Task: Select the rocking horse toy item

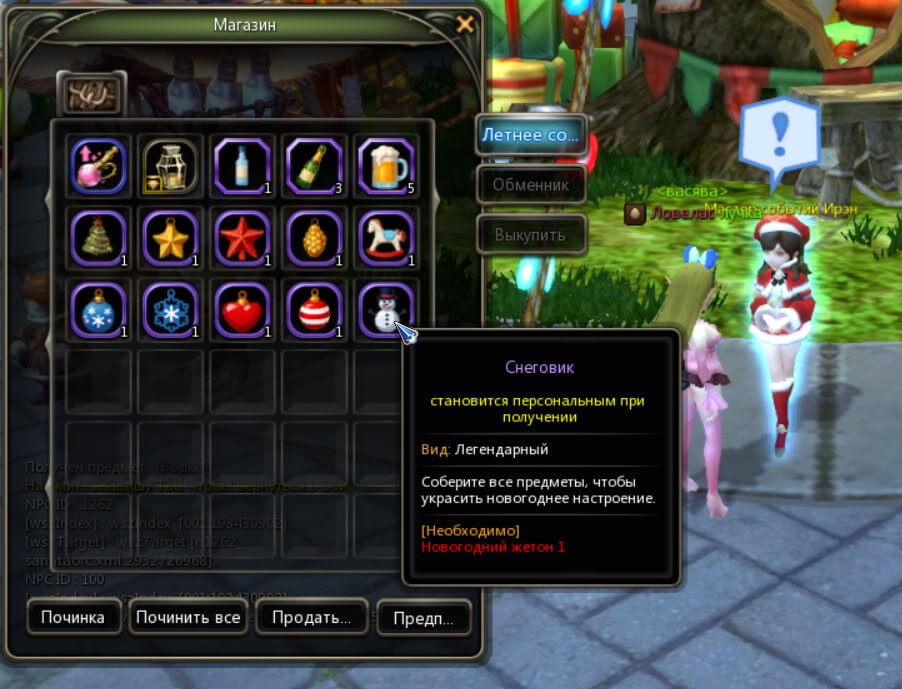Action: (386, 237)
